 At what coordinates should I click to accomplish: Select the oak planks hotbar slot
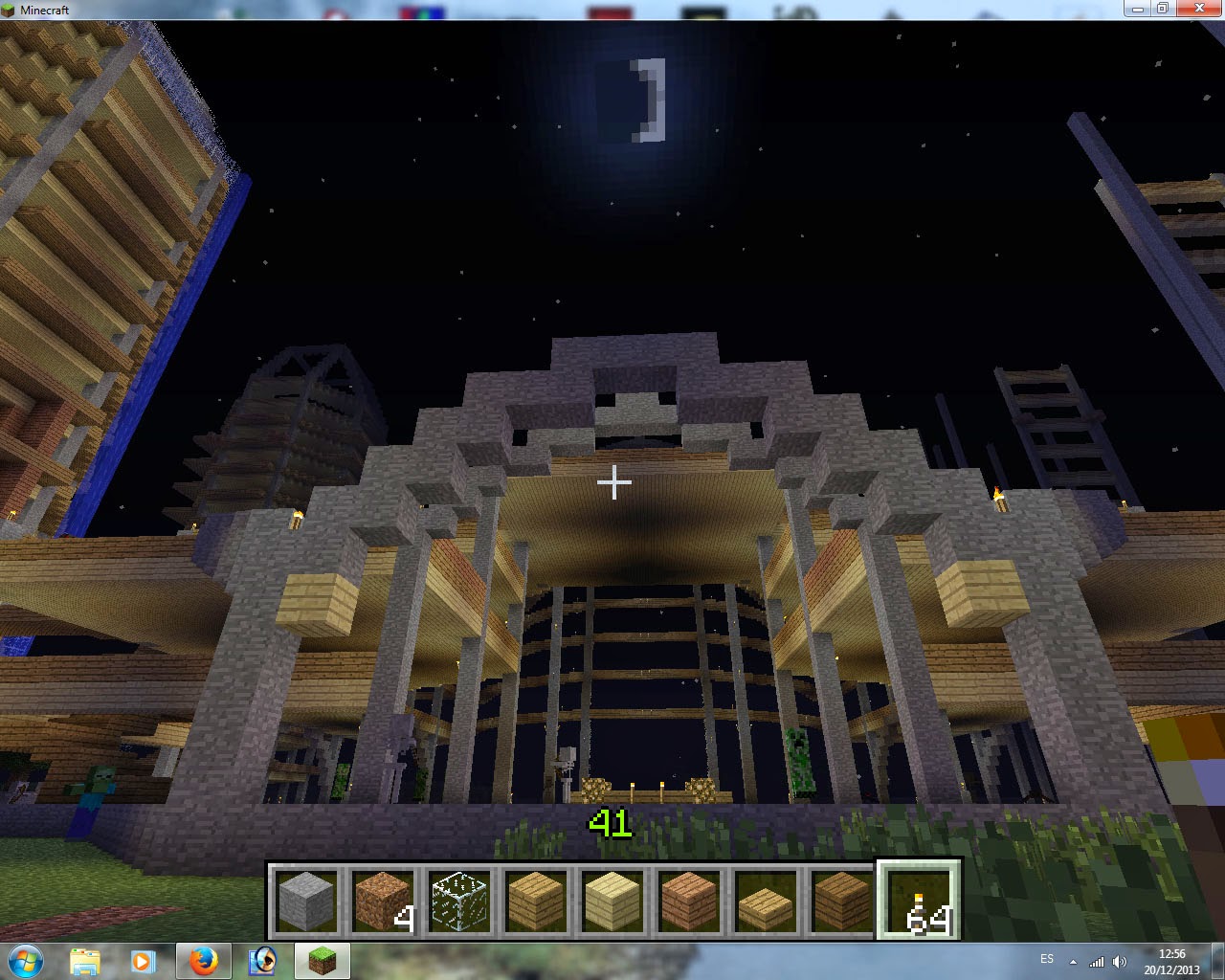533,900
